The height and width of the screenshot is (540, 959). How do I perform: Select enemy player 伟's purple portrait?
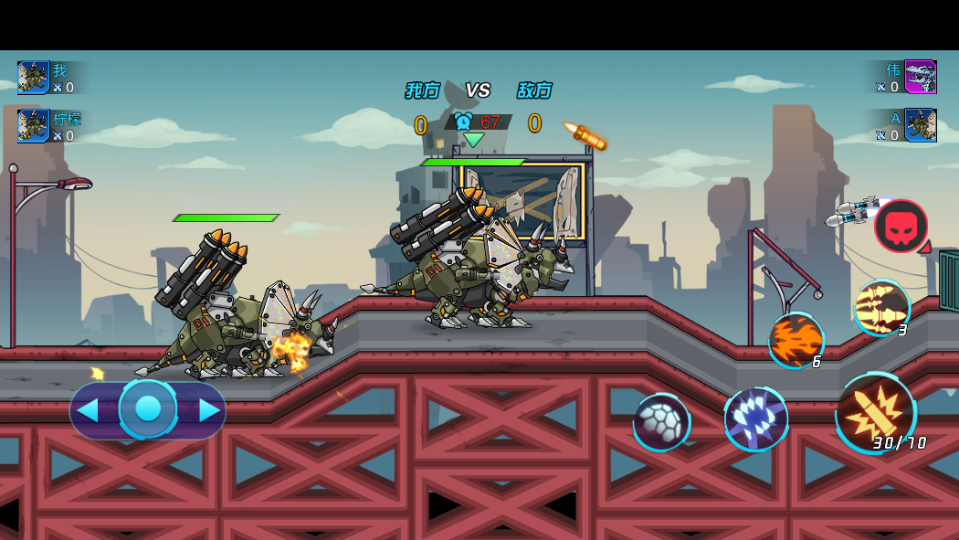coord(920,77)
